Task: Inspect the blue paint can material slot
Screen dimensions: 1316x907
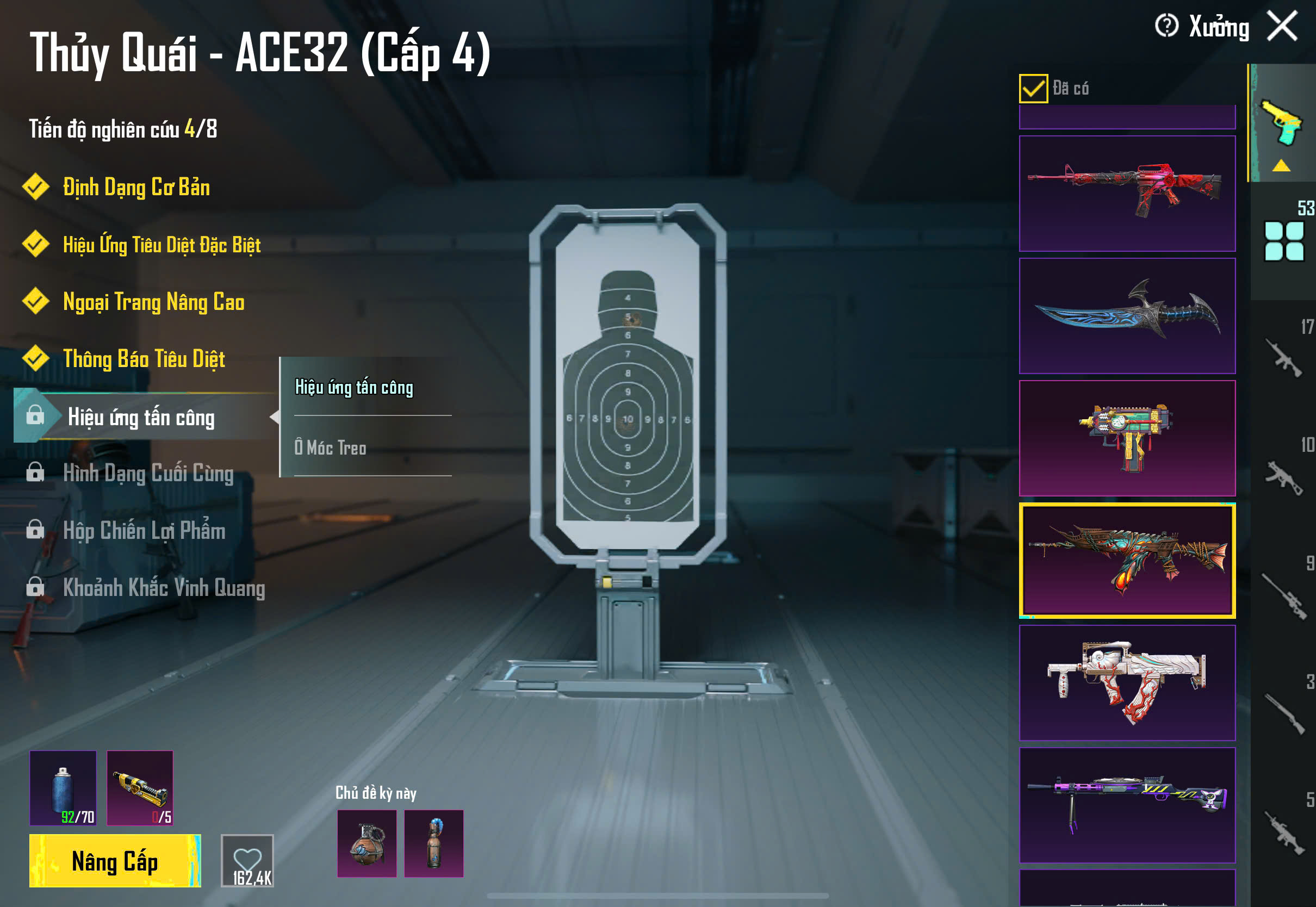Action: point(63,788)
